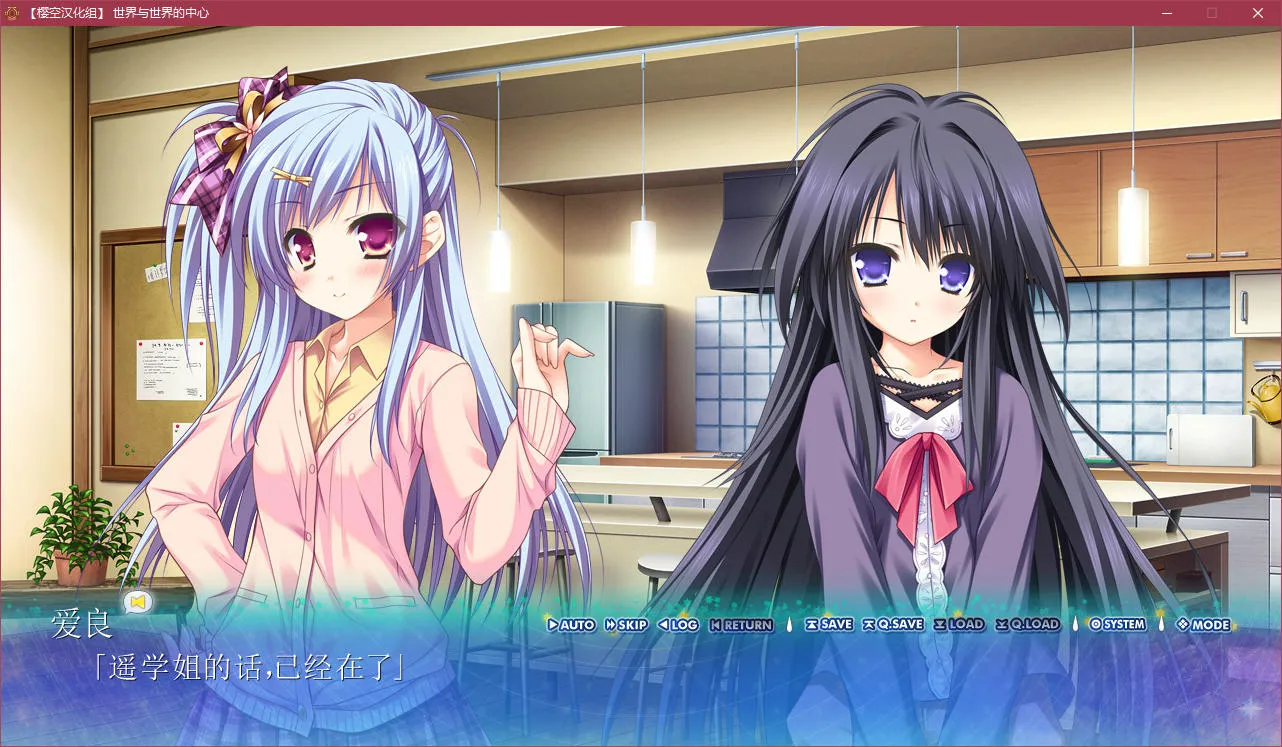Open the SAVE menu
This screenshot has height=747, width=1282.
pyautogui.click(x=829, y=624)
